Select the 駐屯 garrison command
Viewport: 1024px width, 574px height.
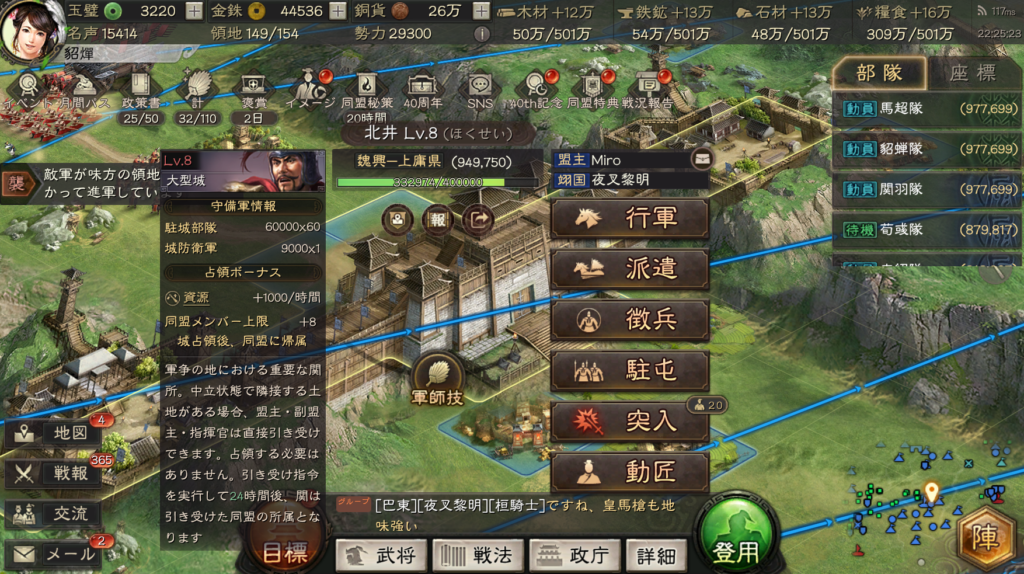[x=630, y=371]
